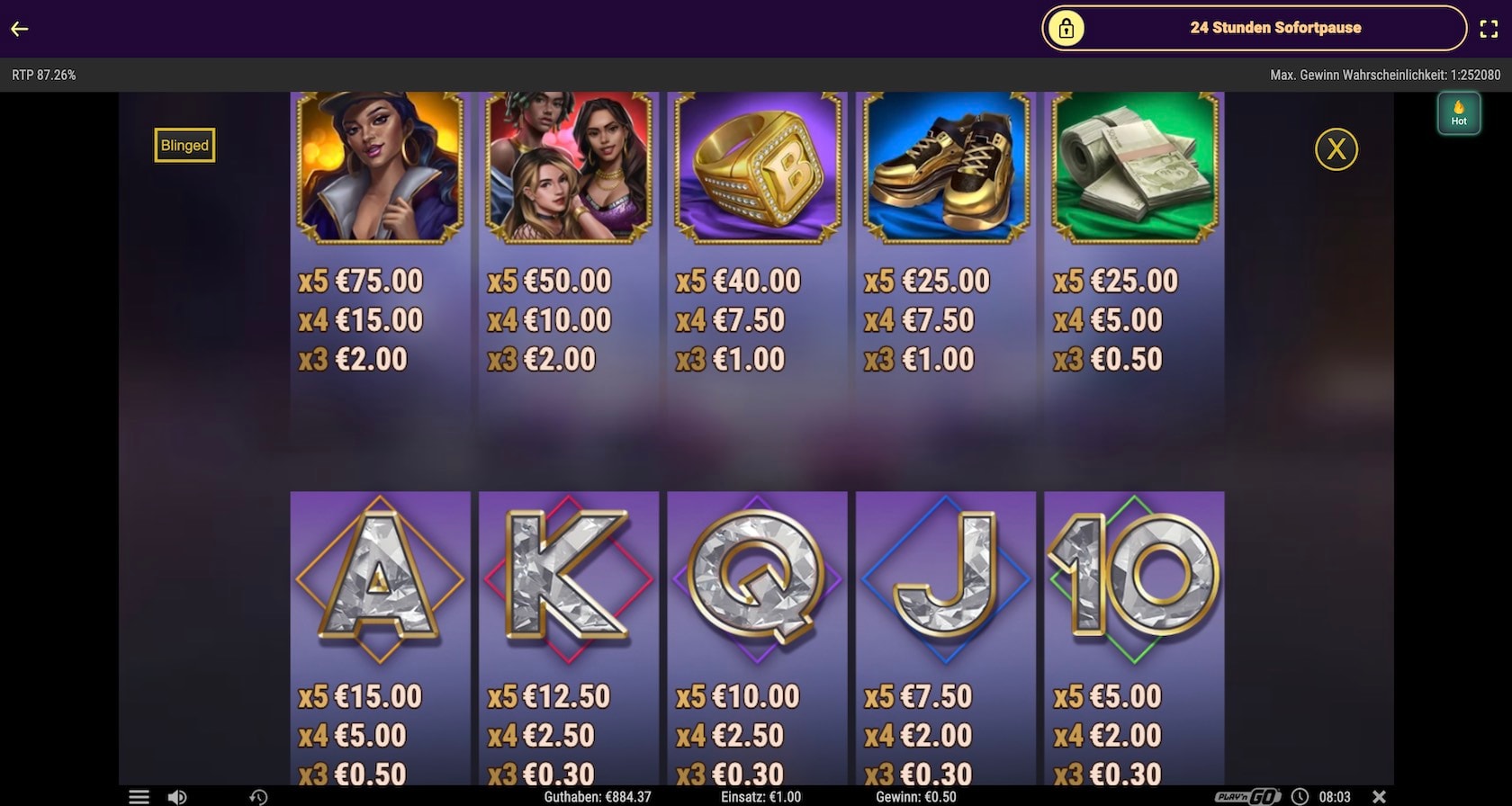
Task: Activate the 24 Stunden Sofortpause button
Action: [x=1254, y=28]
